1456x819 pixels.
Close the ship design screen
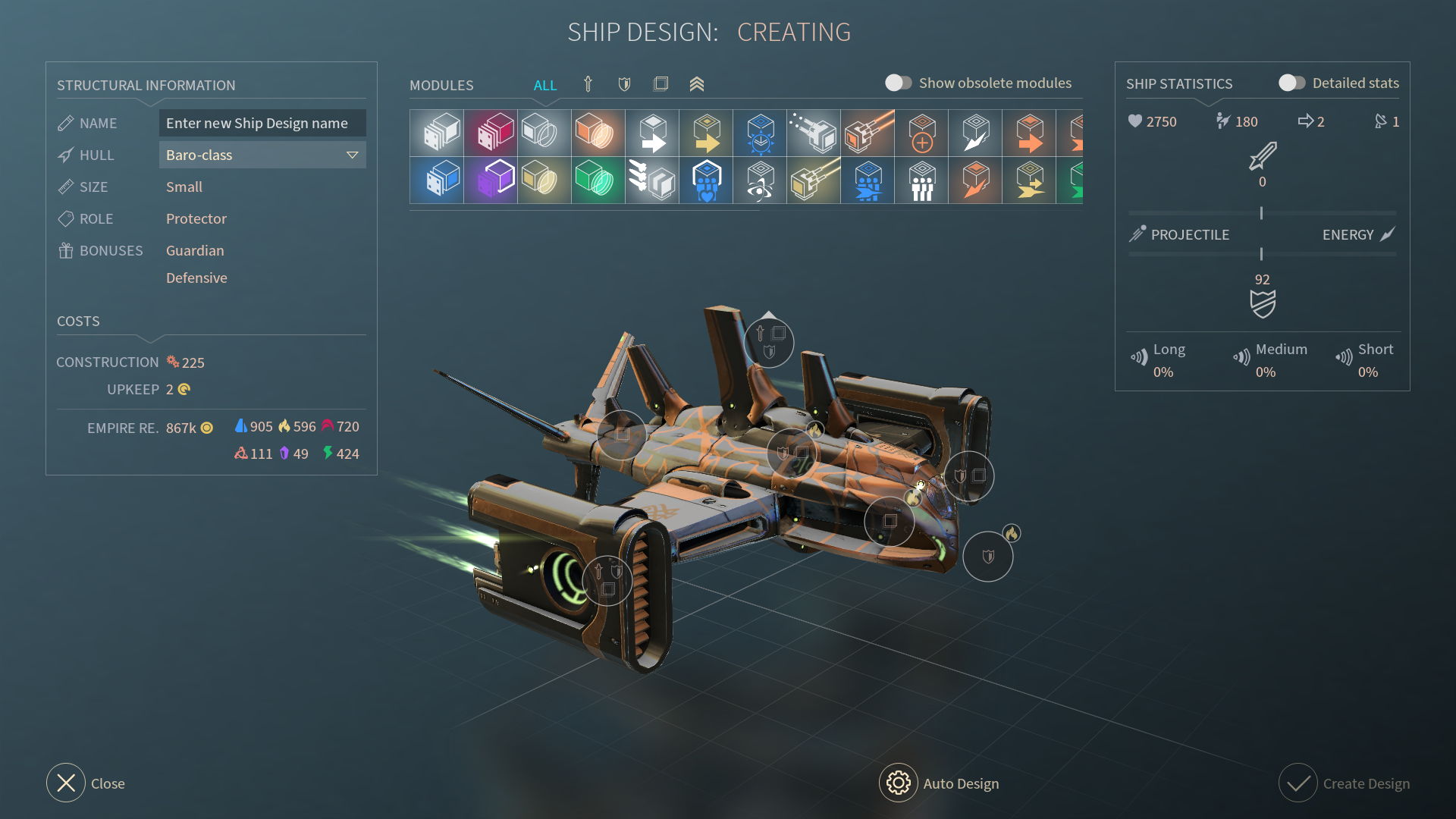tap(66, 783)
